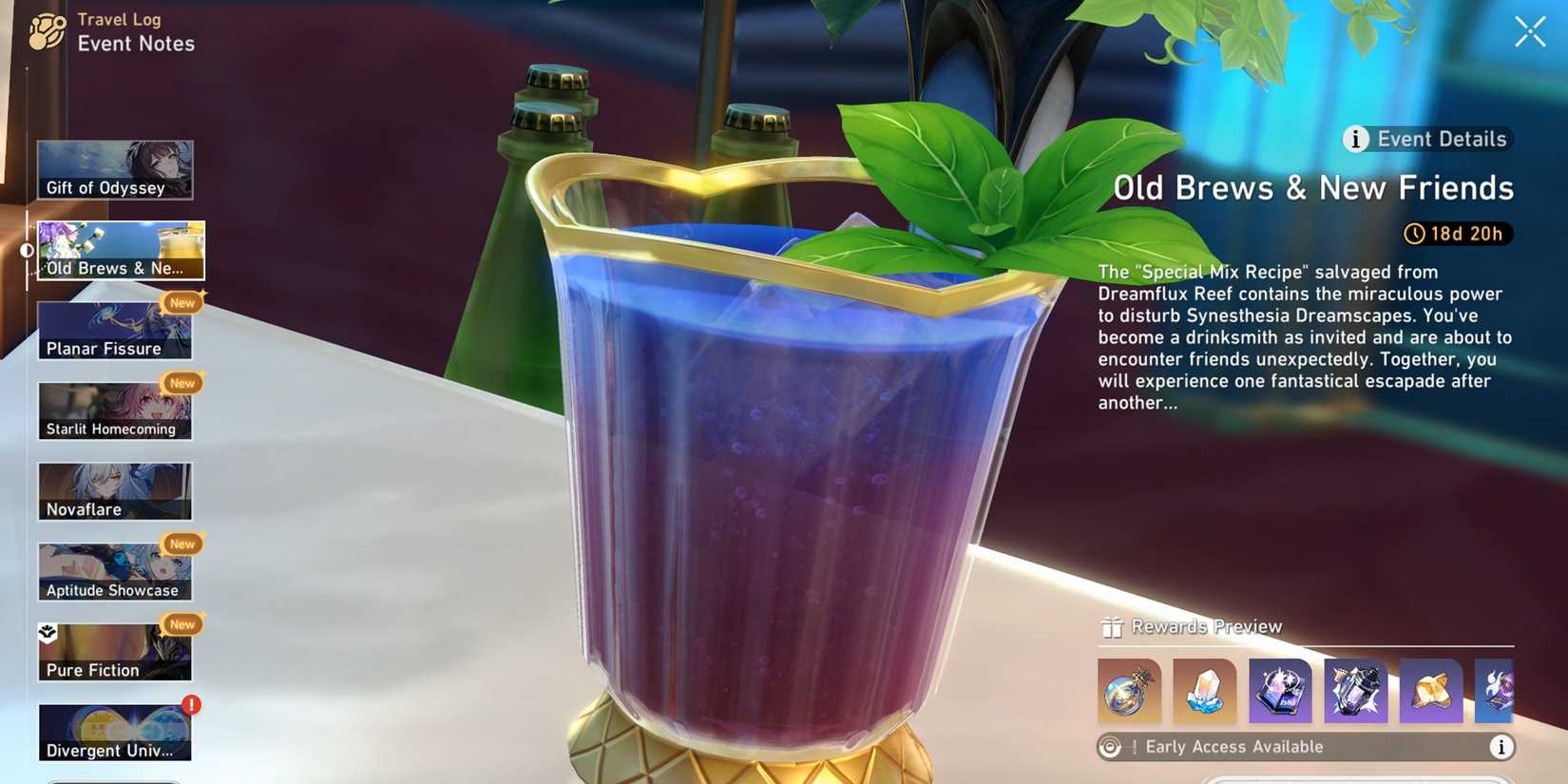Switch to the Planar Fissure event
This screenshot has width=1568, height=784.
tap(114, 330)
